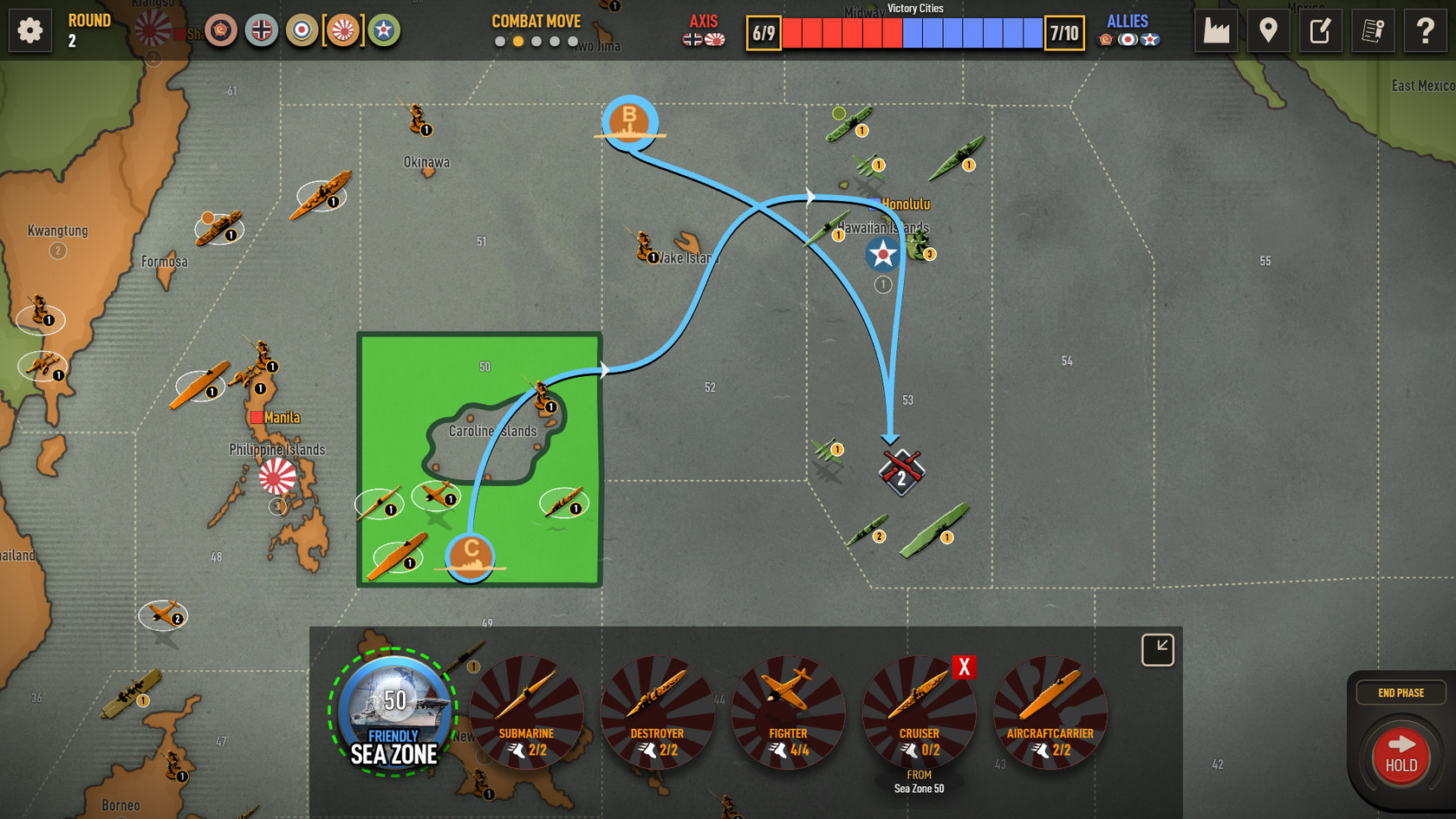Select the Germany cross flag icon

pyautogui.click(x=261, y=30)
